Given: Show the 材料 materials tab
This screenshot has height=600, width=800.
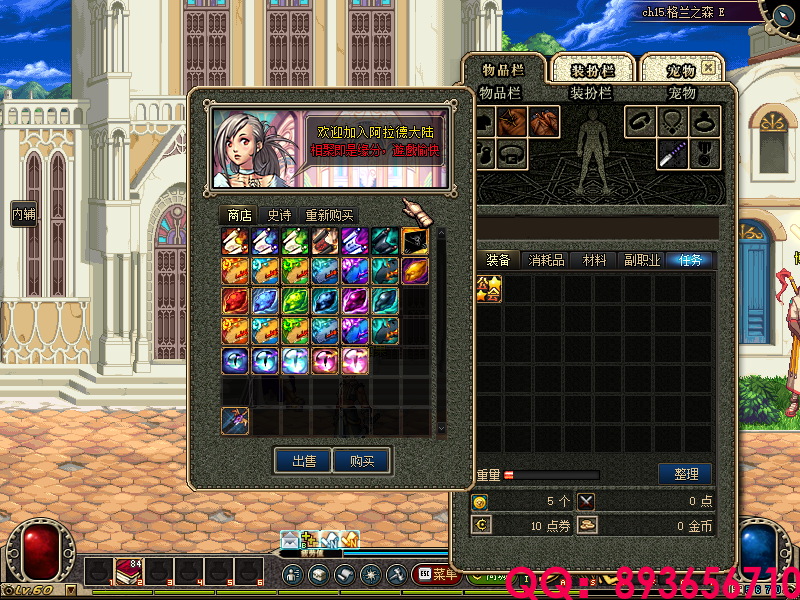Looking at the screenshot, I should pos(595,260).
